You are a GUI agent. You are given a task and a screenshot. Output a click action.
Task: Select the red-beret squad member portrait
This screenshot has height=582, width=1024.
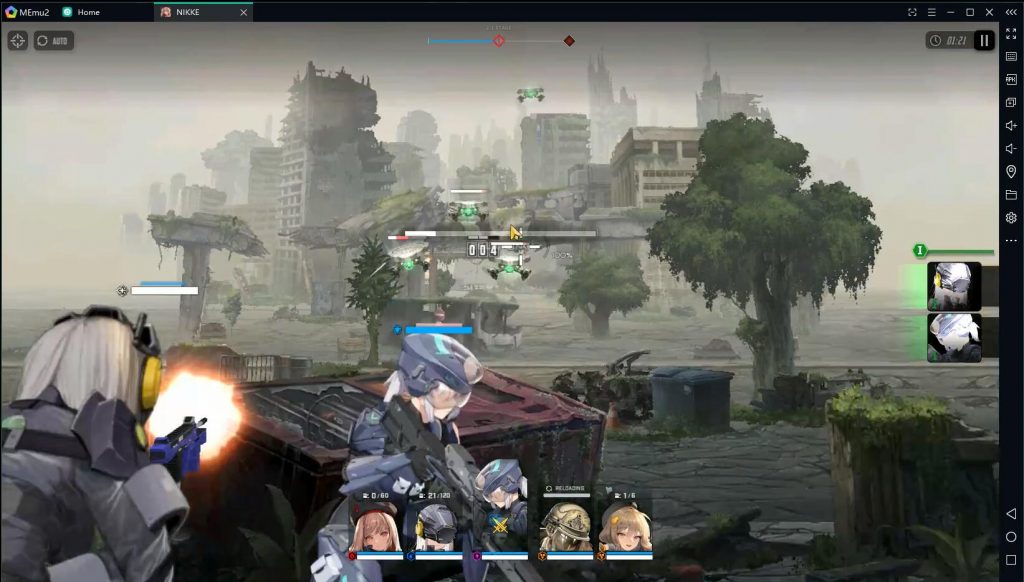click(x=376, y=528)
